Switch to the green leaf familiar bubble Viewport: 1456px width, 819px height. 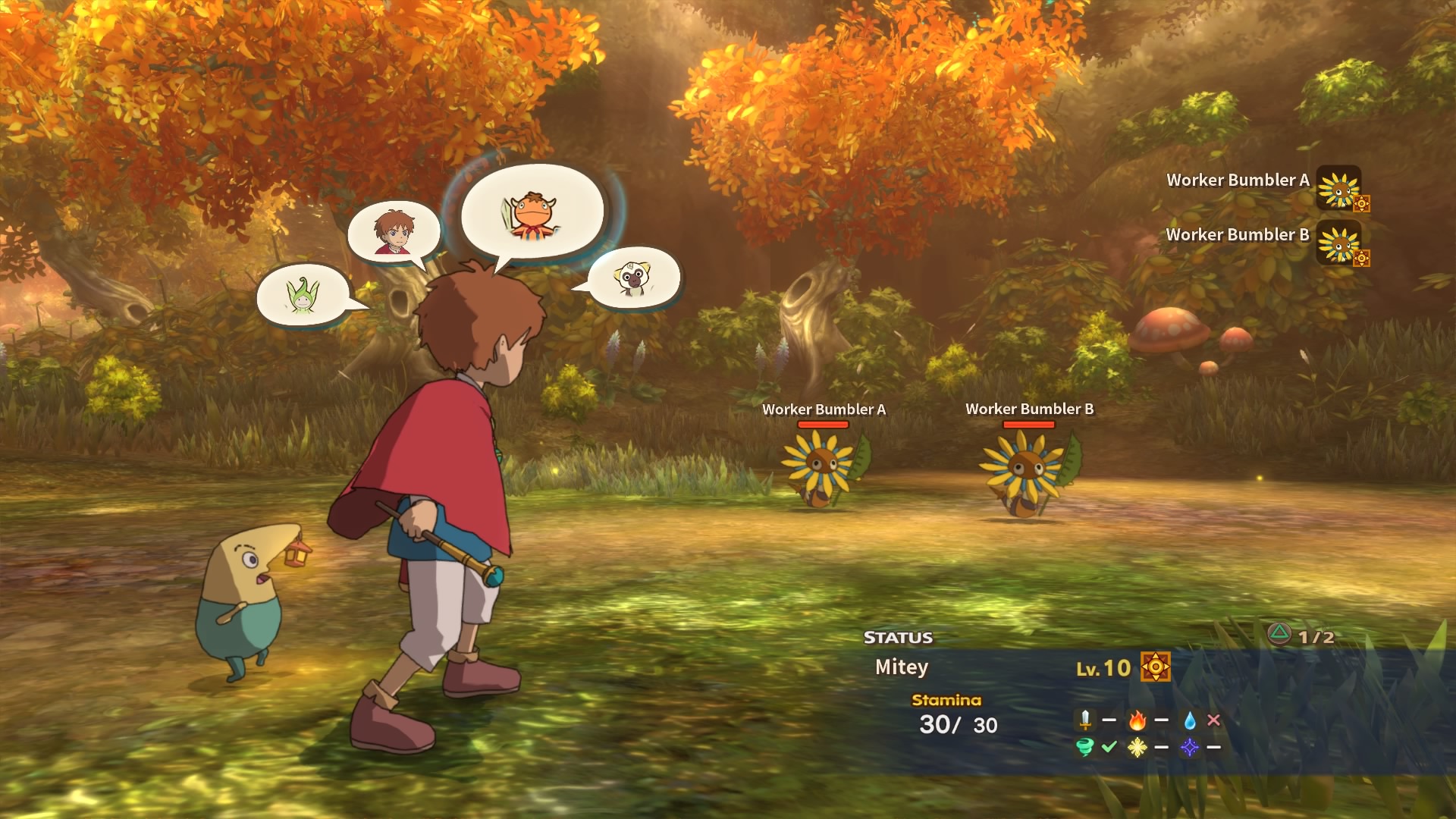pyautogui.click(x=303, y=295)
